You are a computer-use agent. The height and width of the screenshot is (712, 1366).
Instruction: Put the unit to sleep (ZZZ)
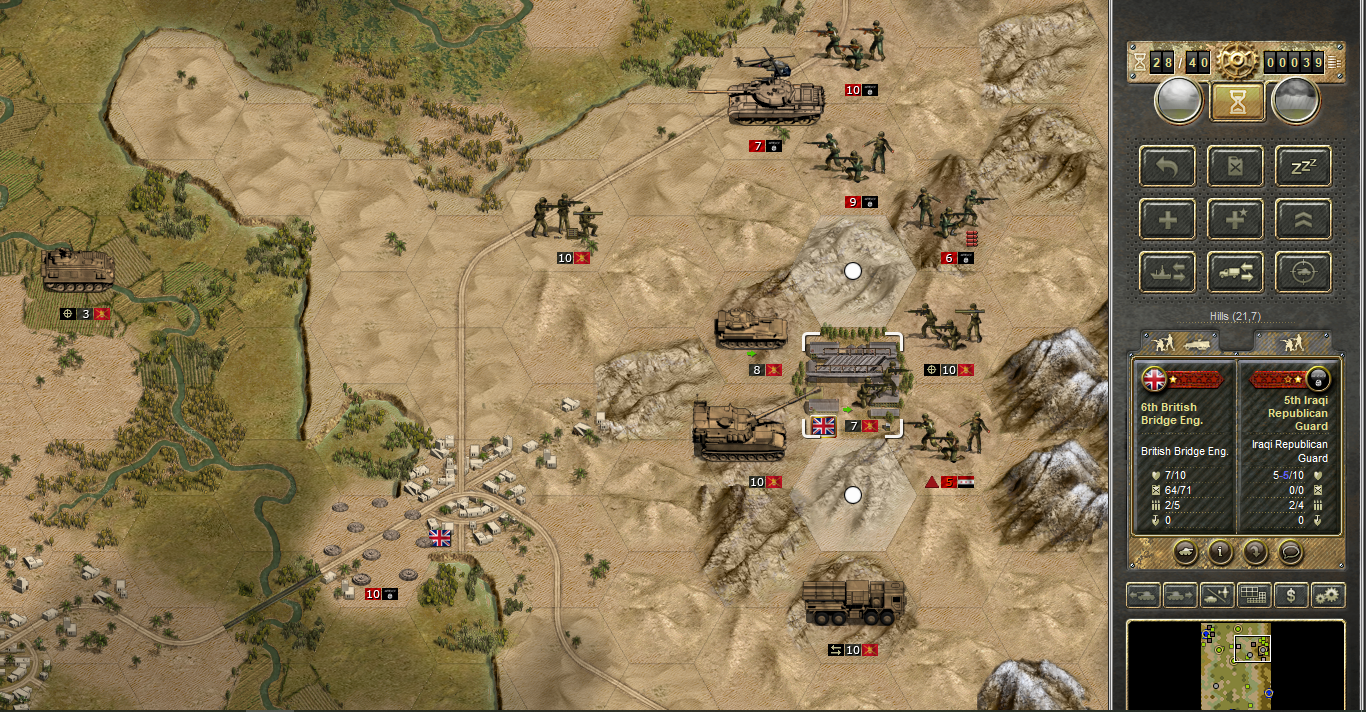(x=1303, y=166)
